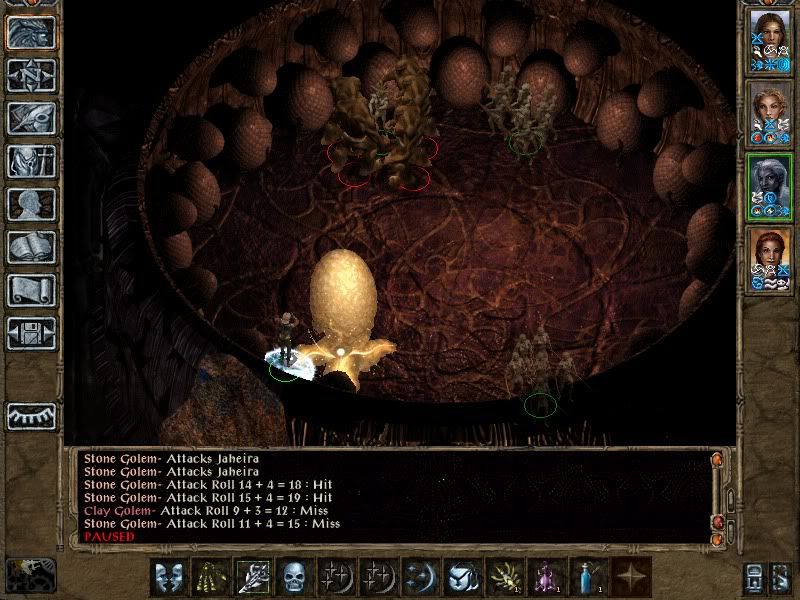This screenshot has width=800, height=600.
Task: Open options via the floppy disk icon
Action: coord(31,333)
